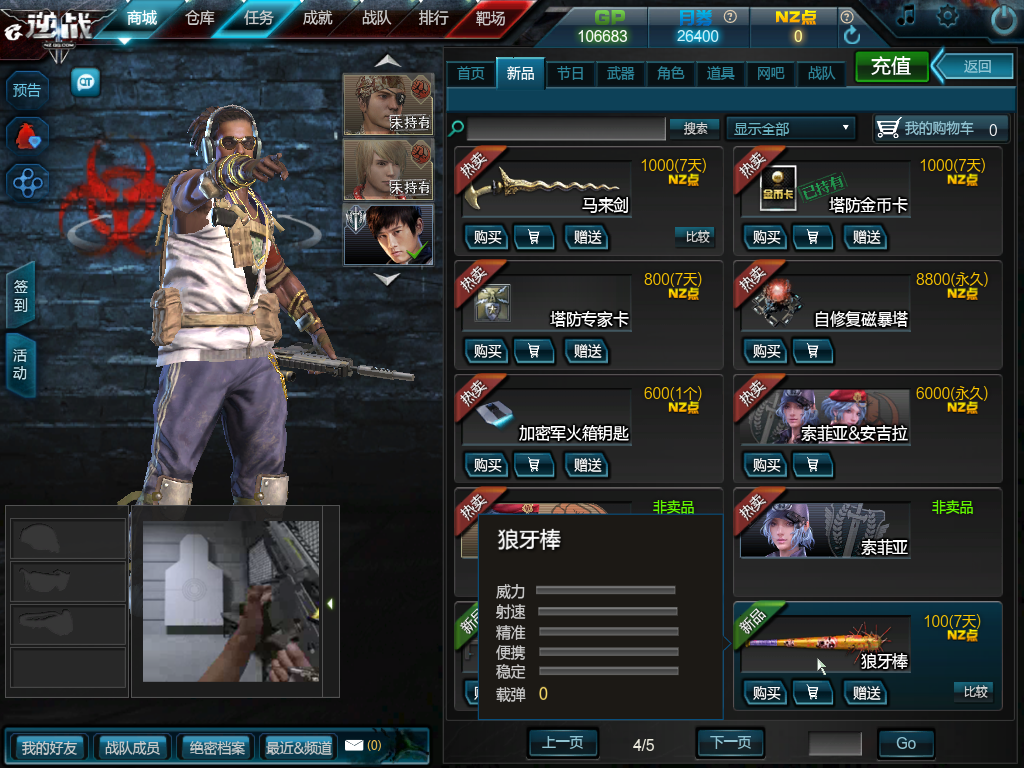Image resolution: width=1024 pixels, height=768 pixels.
Task: Select the 角色 characters tab
Action: coord(670,73)
